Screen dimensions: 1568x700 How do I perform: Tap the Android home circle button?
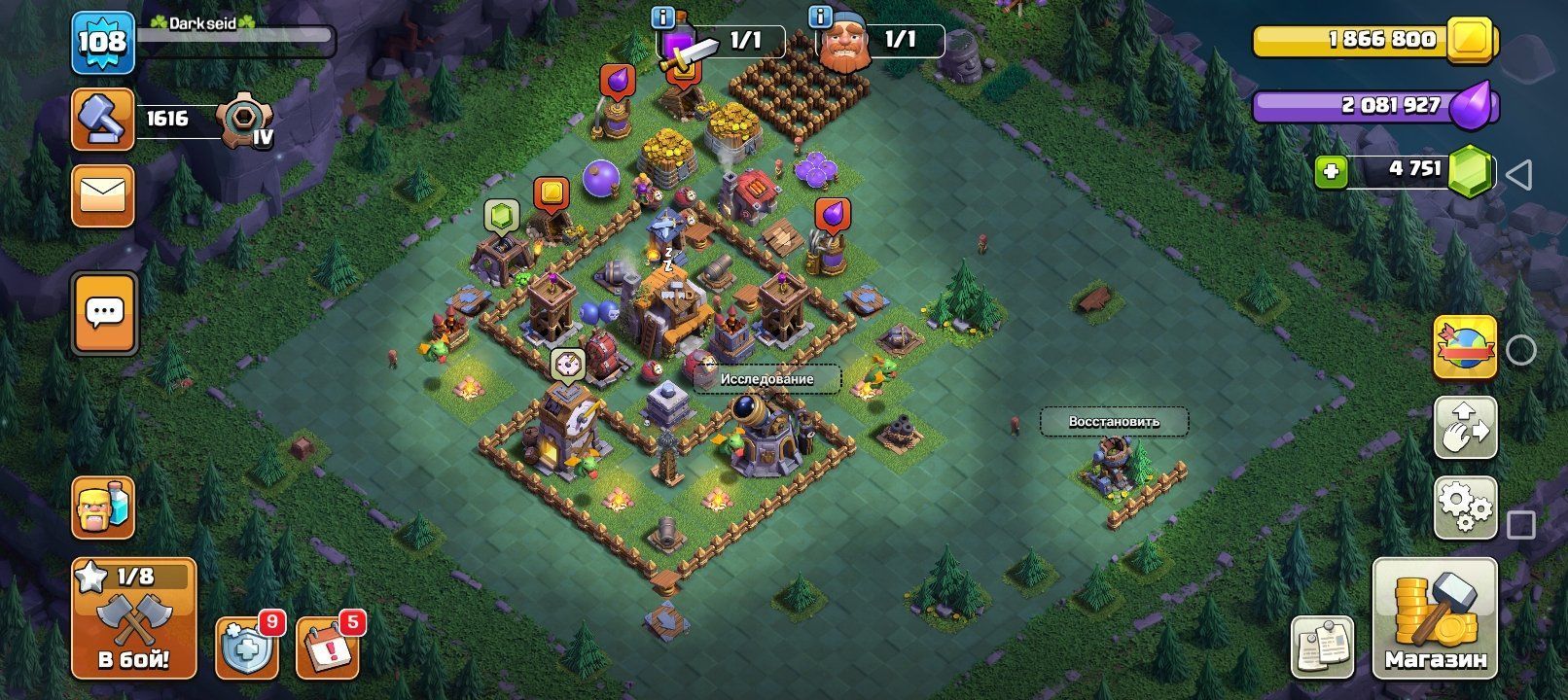click(1520, 350)
